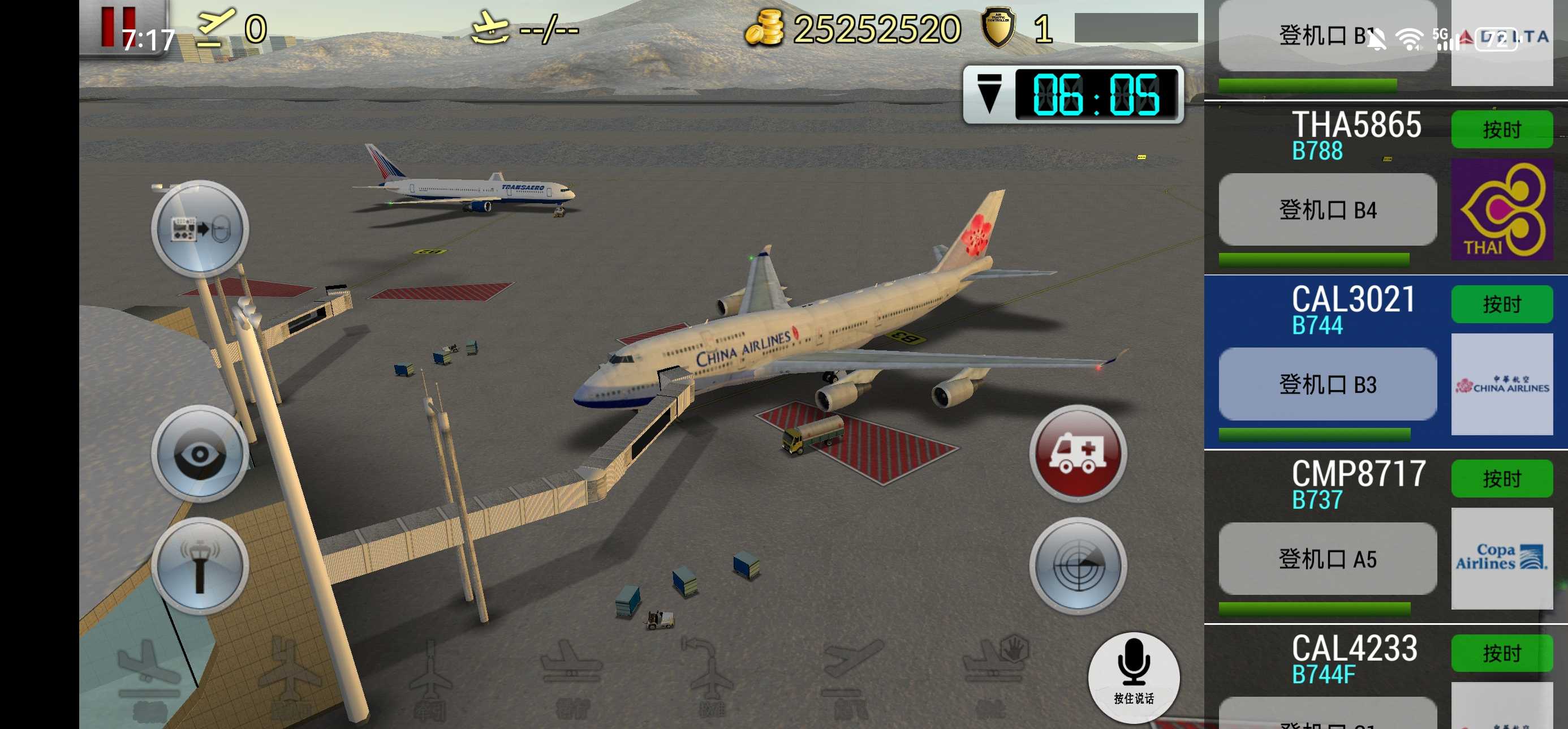Choose the CAL4233 B744F flight strip
The image size is (1568, 729).
(1354, 658)
